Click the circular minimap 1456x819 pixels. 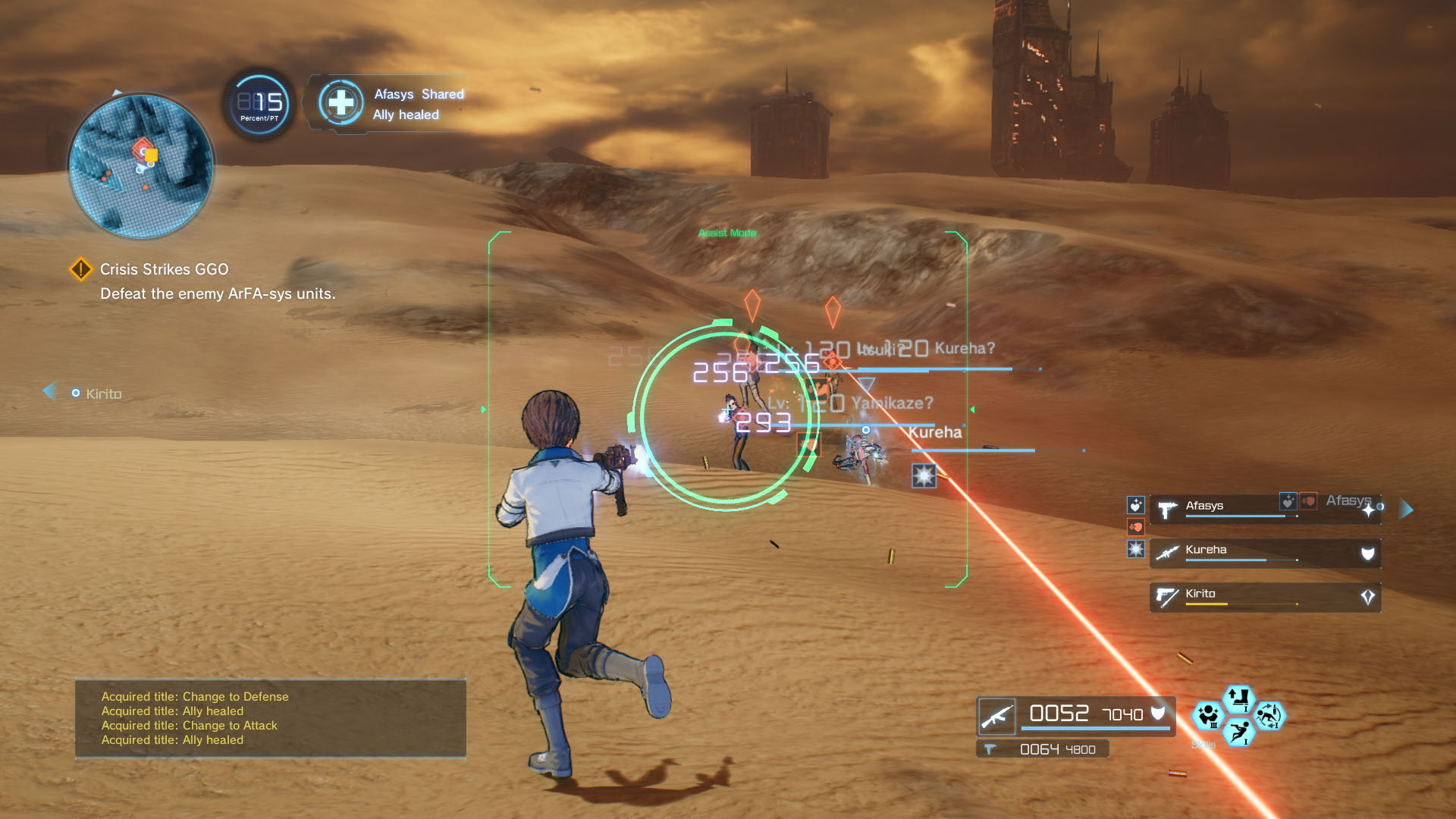[x=141, y=165]
